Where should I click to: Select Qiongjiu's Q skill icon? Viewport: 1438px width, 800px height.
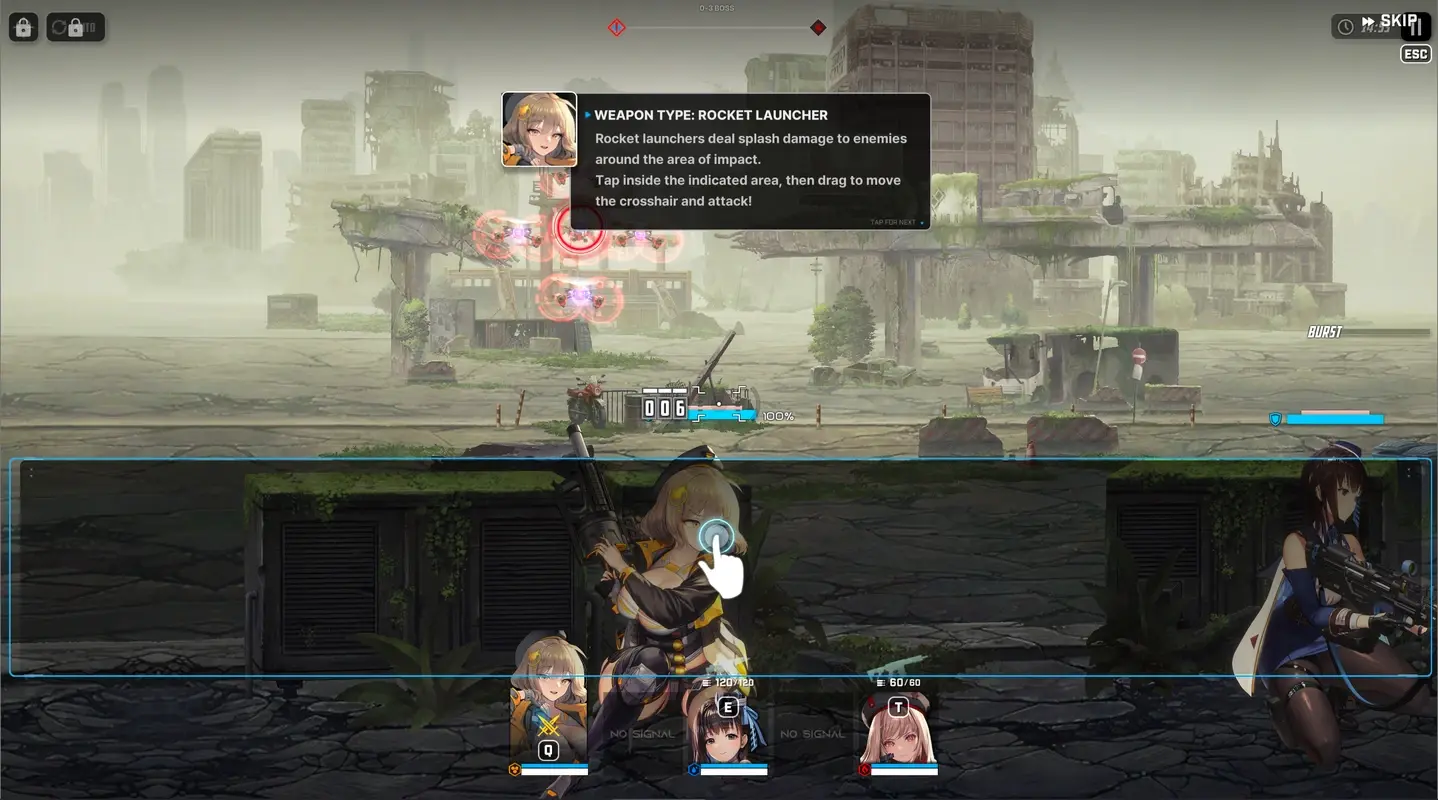pyautogui.click(x=548, y=752)
